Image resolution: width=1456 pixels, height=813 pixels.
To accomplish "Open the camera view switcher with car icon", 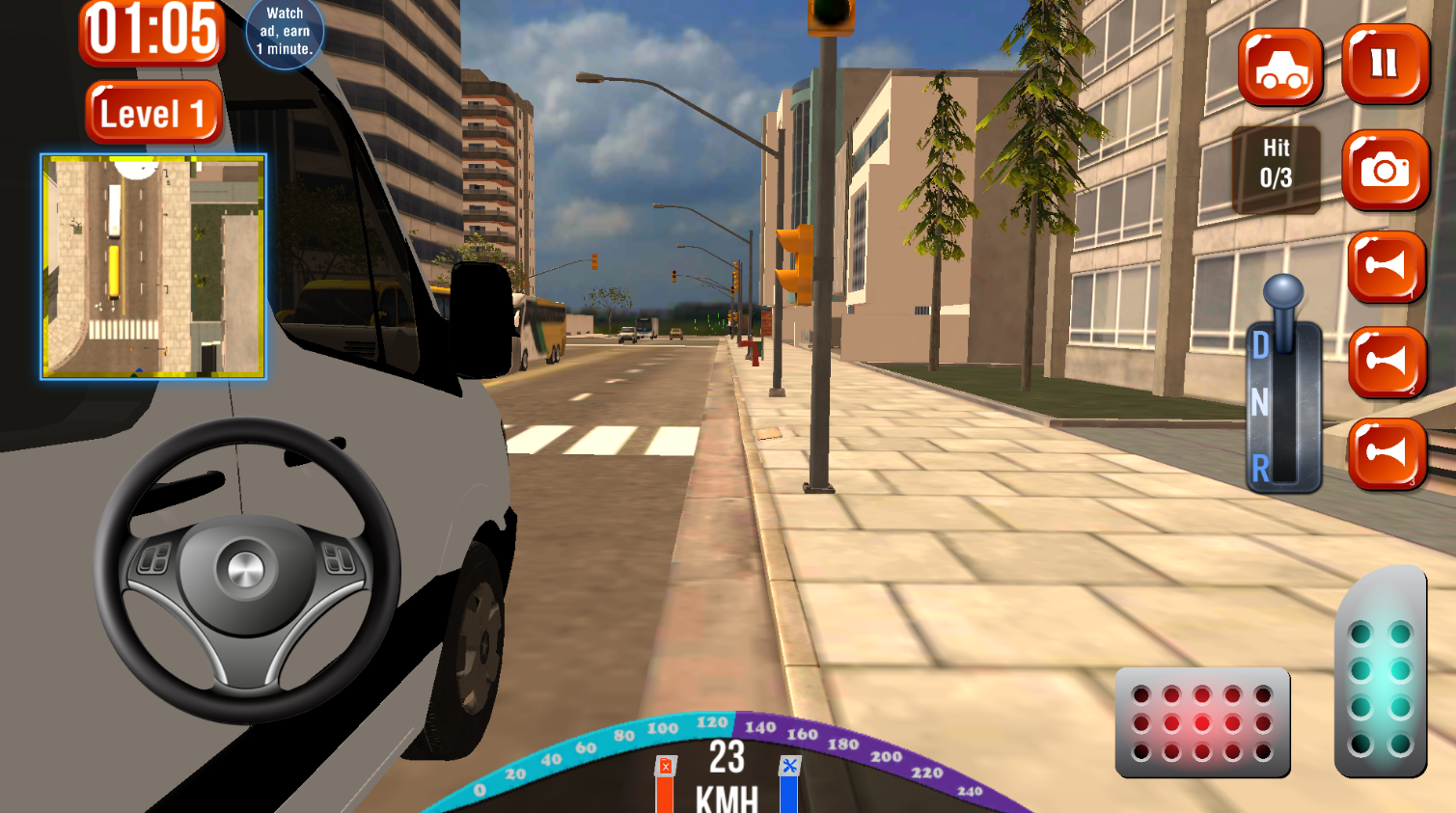I will [x=1280, y=68].
